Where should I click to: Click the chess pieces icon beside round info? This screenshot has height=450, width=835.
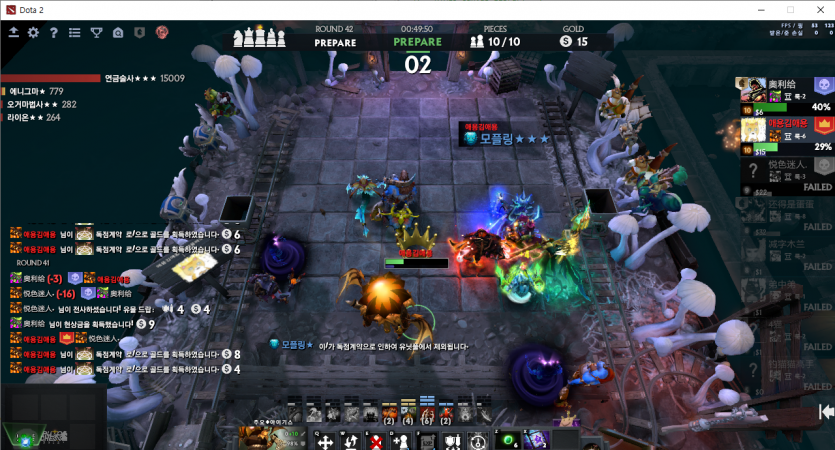[257, 38]
